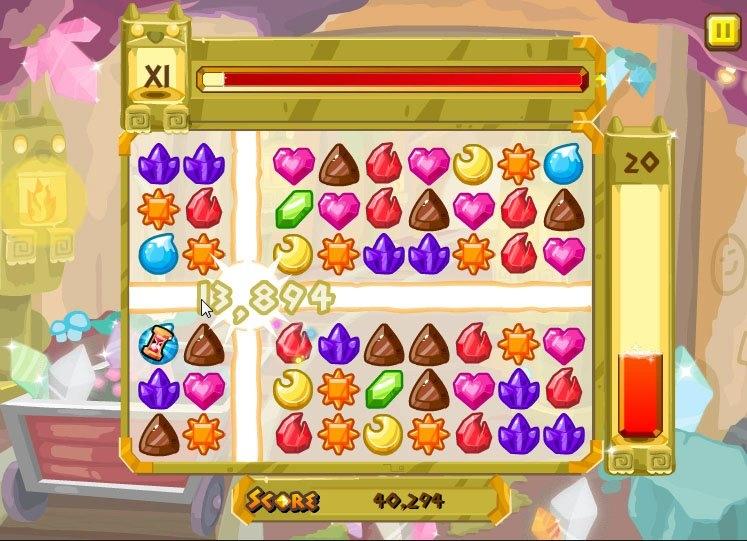Viewport: 747px width, 541px height.
Task: Select the hourglass time bonus tile
Action: click(x=158, y=344)
